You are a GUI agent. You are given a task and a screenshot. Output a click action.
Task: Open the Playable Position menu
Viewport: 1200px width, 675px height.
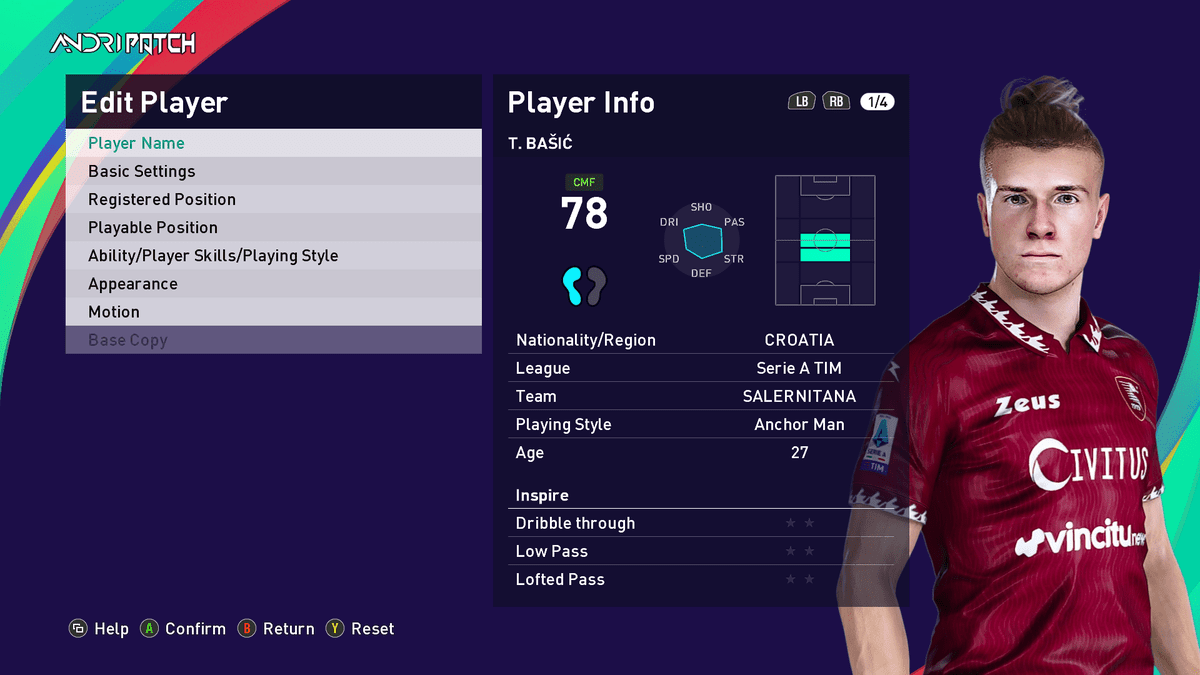(x=273, y=227)
